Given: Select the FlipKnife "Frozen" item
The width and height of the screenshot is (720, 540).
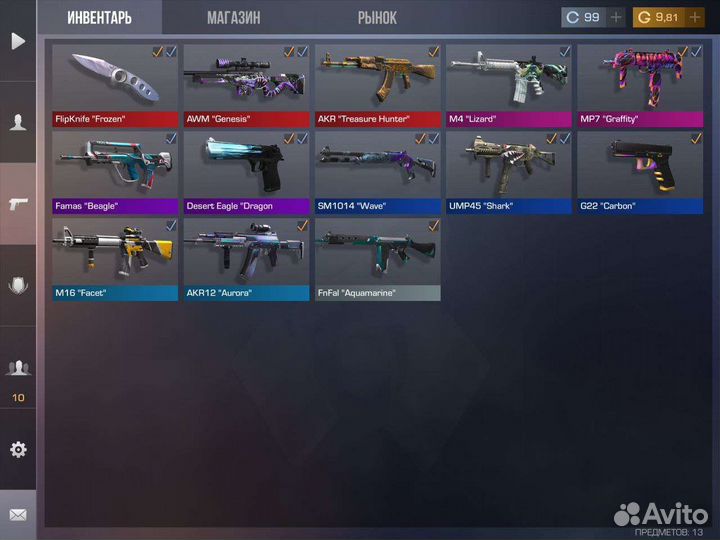Looking at the screenshot, I should 115,85.
